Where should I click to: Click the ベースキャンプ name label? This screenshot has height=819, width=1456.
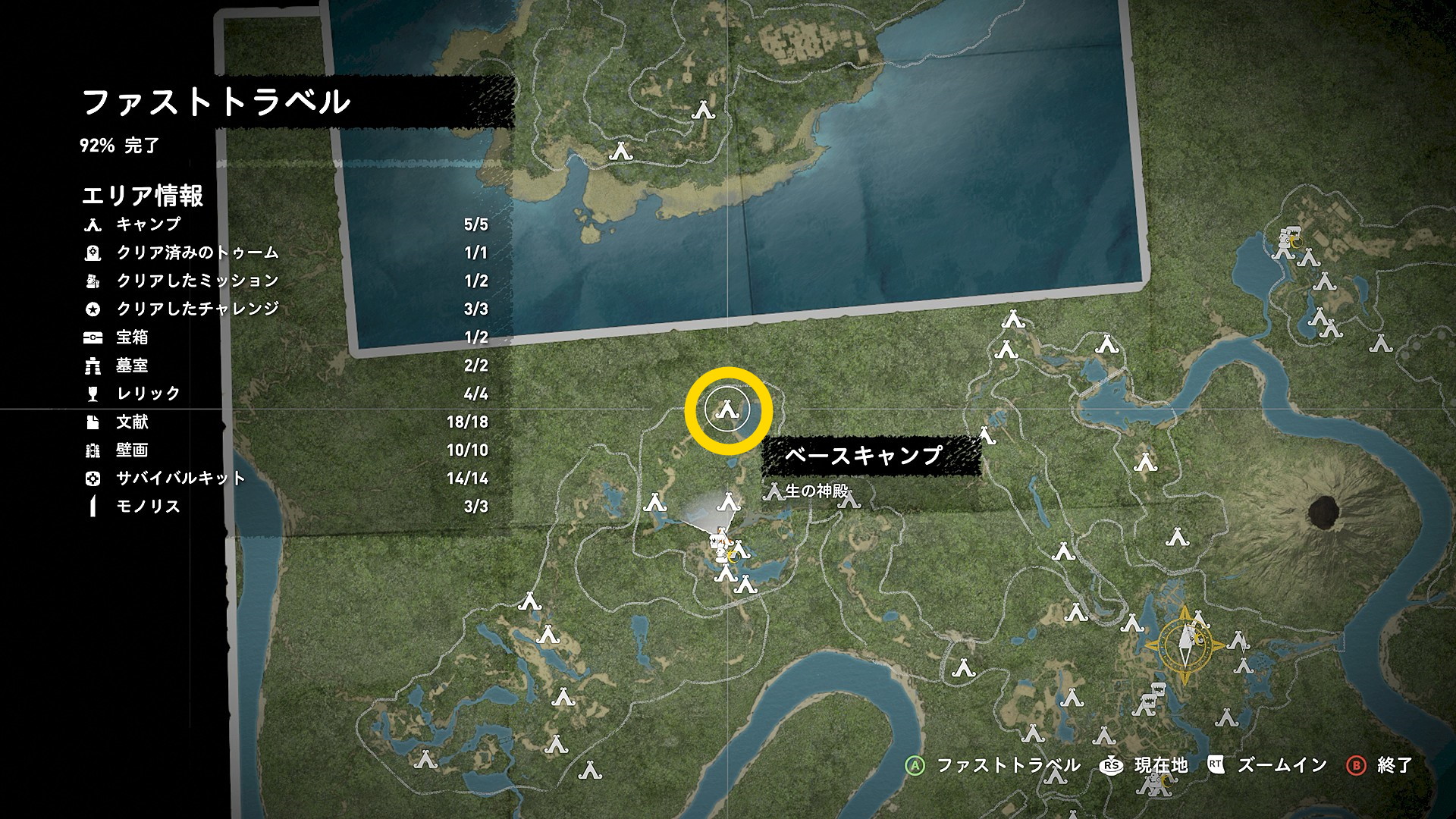coord(864,455)
